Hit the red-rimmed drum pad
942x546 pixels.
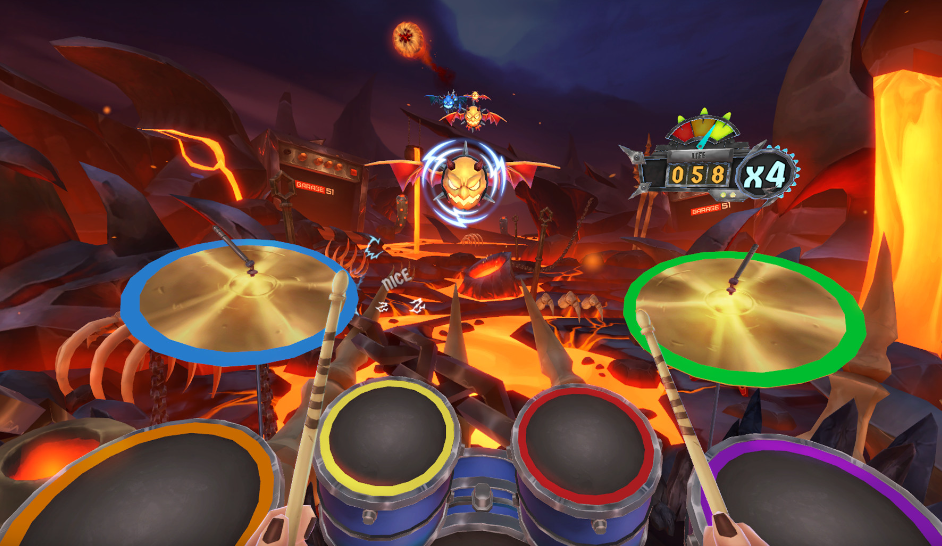[588, 435]
